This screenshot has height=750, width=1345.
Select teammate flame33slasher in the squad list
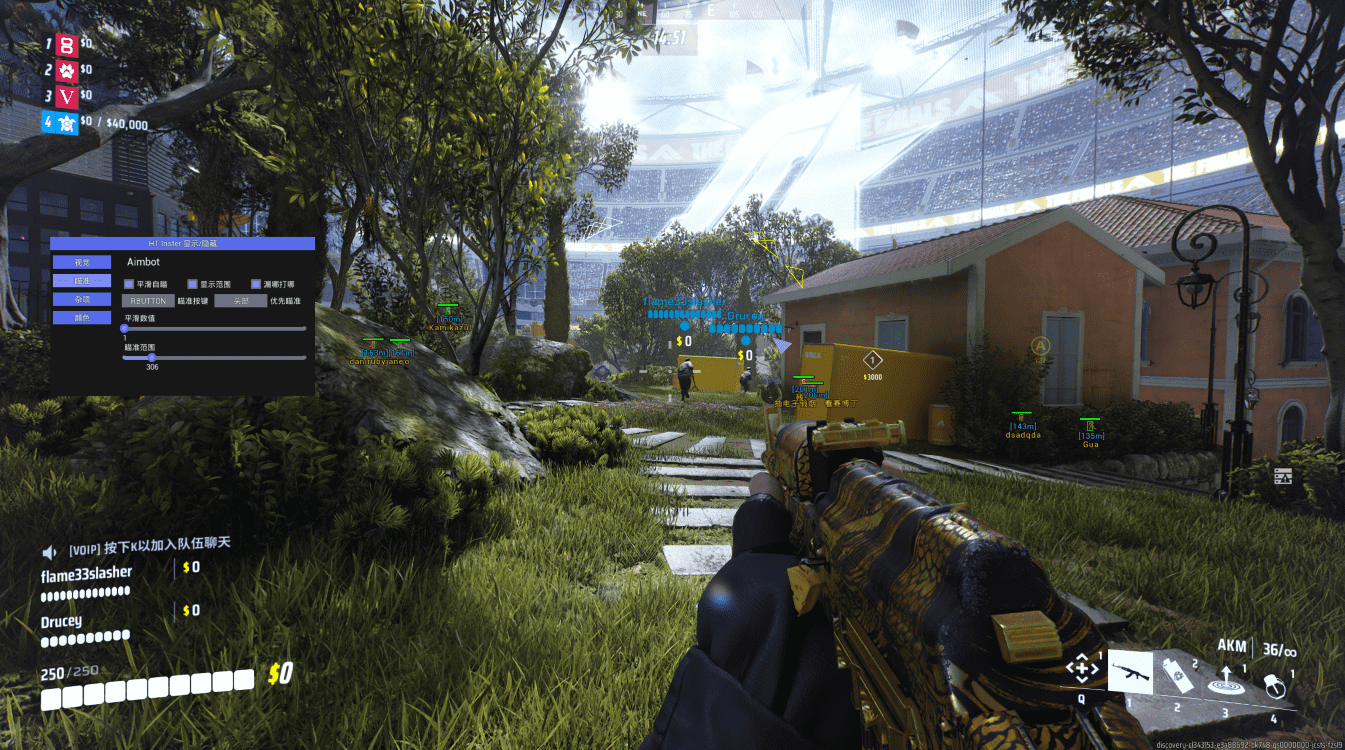pos(86,574)
